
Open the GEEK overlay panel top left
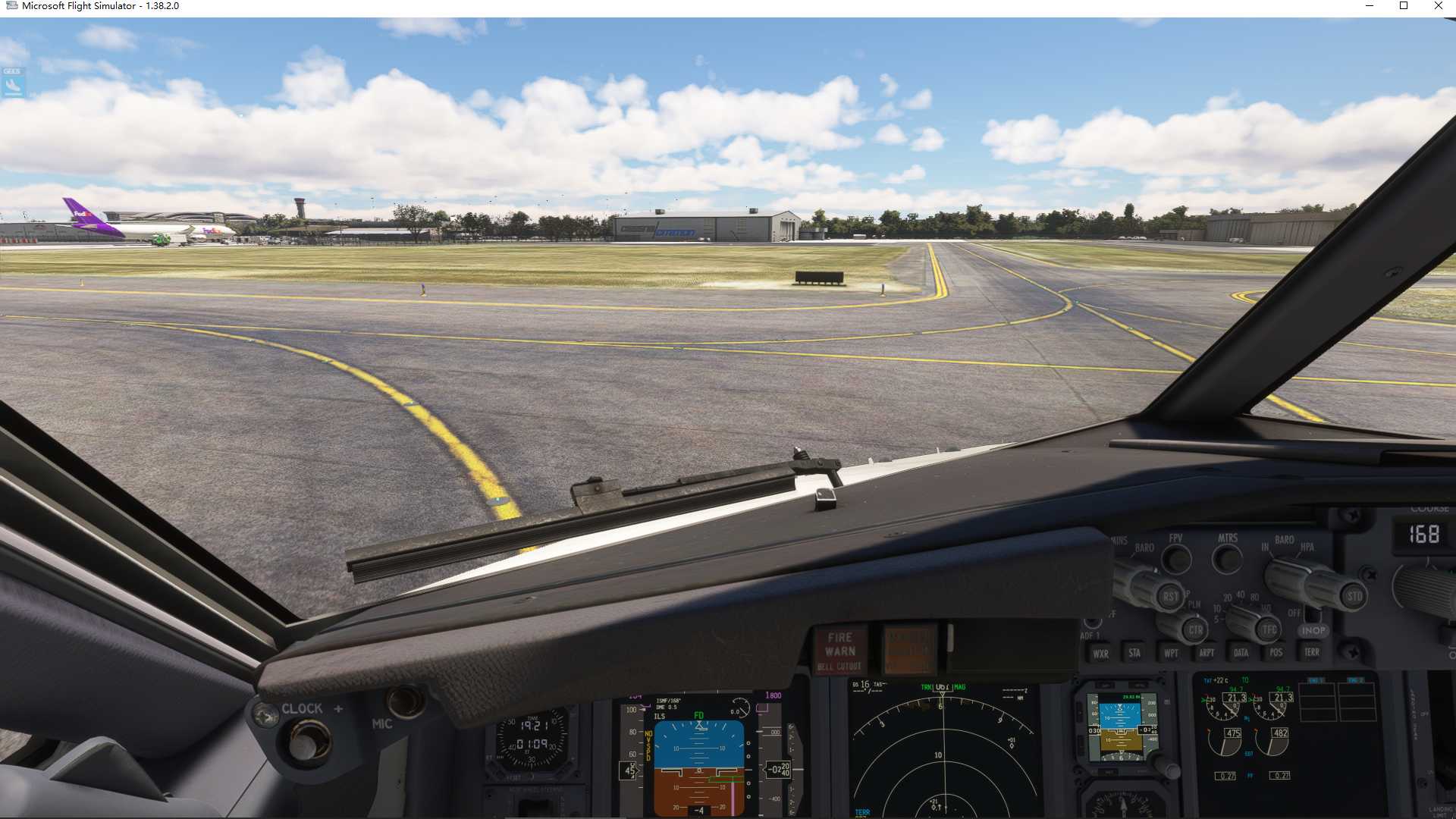13,81
